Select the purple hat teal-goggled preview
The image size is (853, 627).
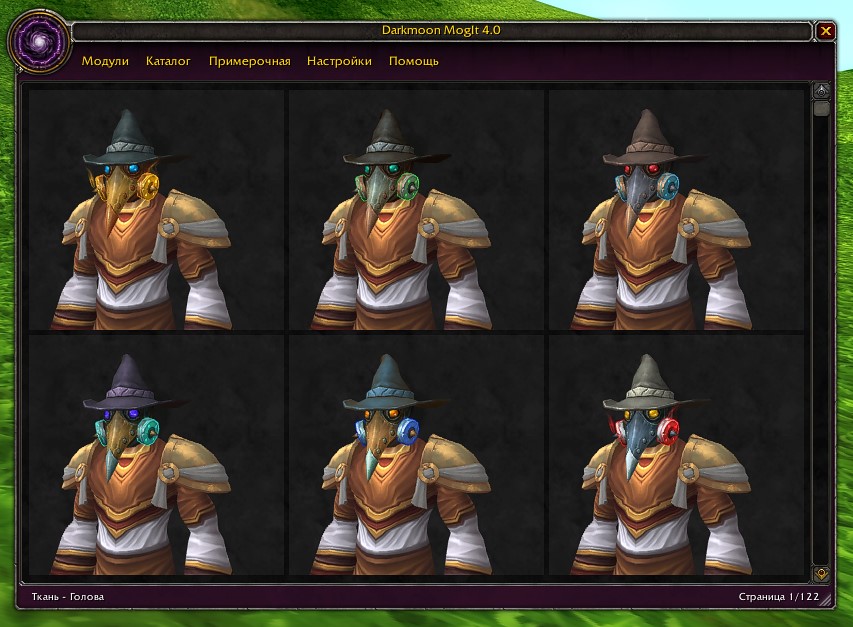tap(156, 455)
